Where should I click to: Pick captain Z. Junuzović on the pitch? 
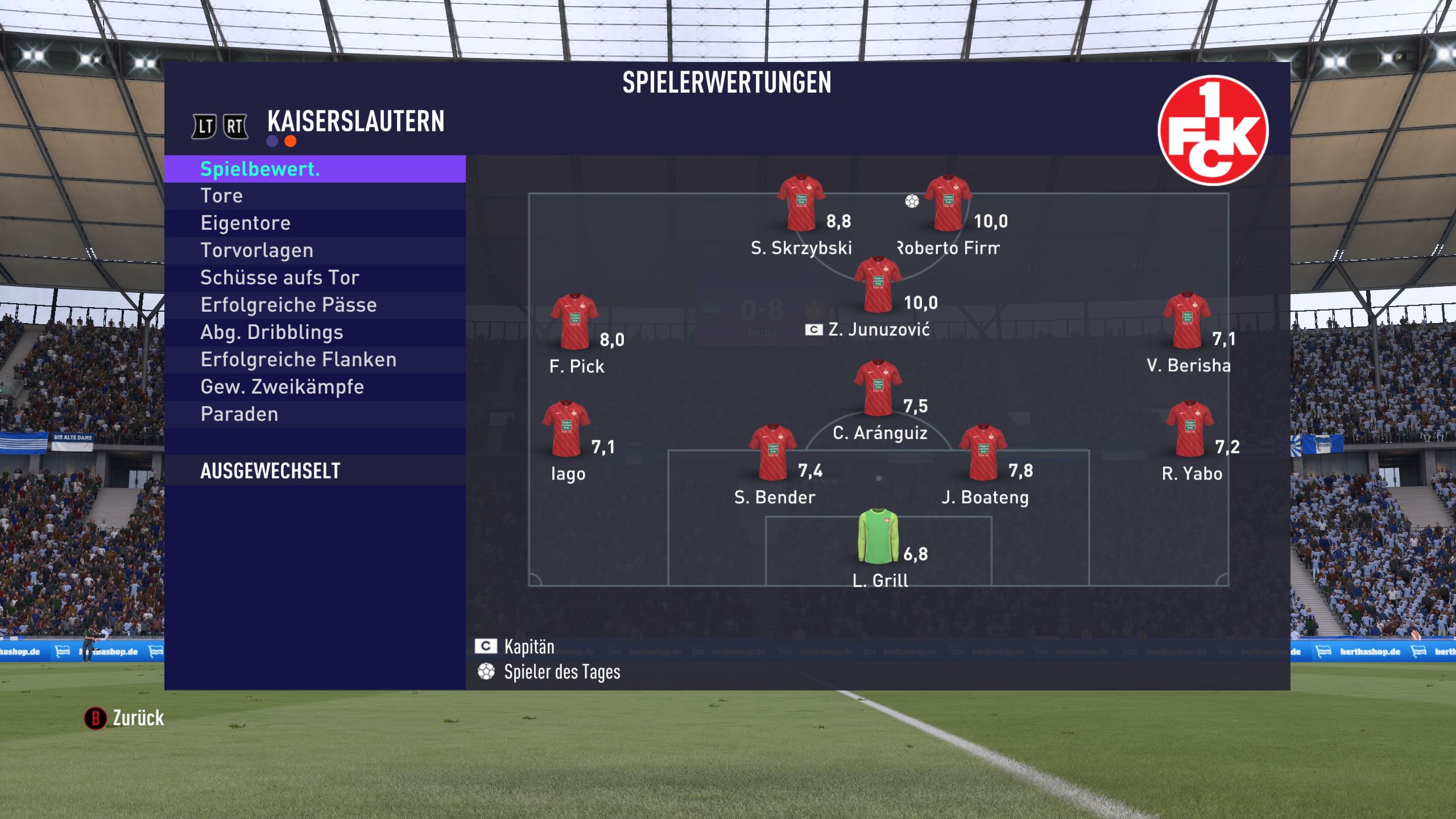pos(877,285)
